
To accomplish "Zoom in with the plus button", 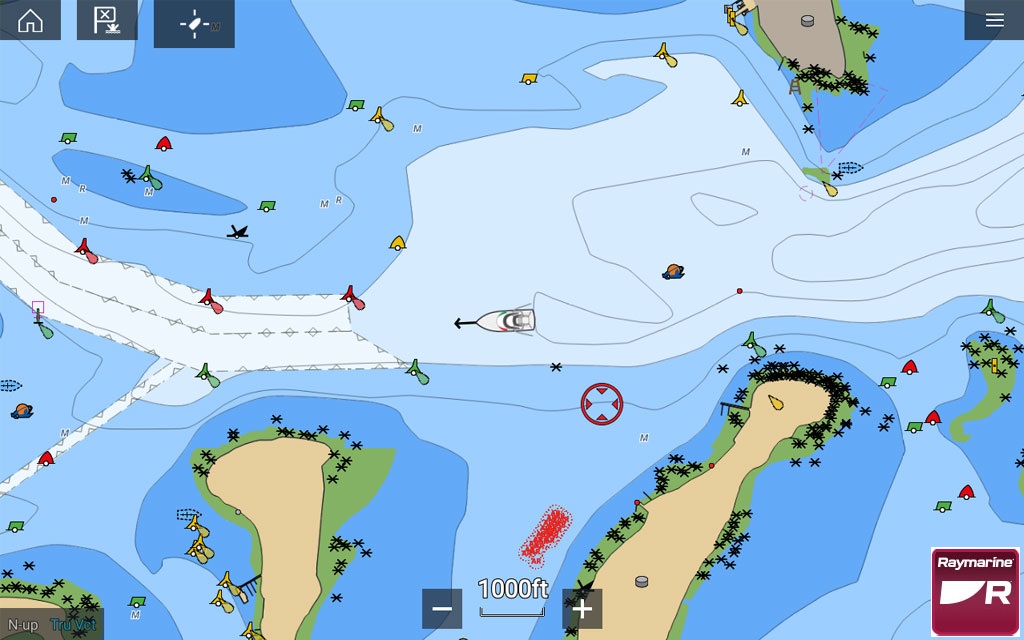I will point(582,608).
